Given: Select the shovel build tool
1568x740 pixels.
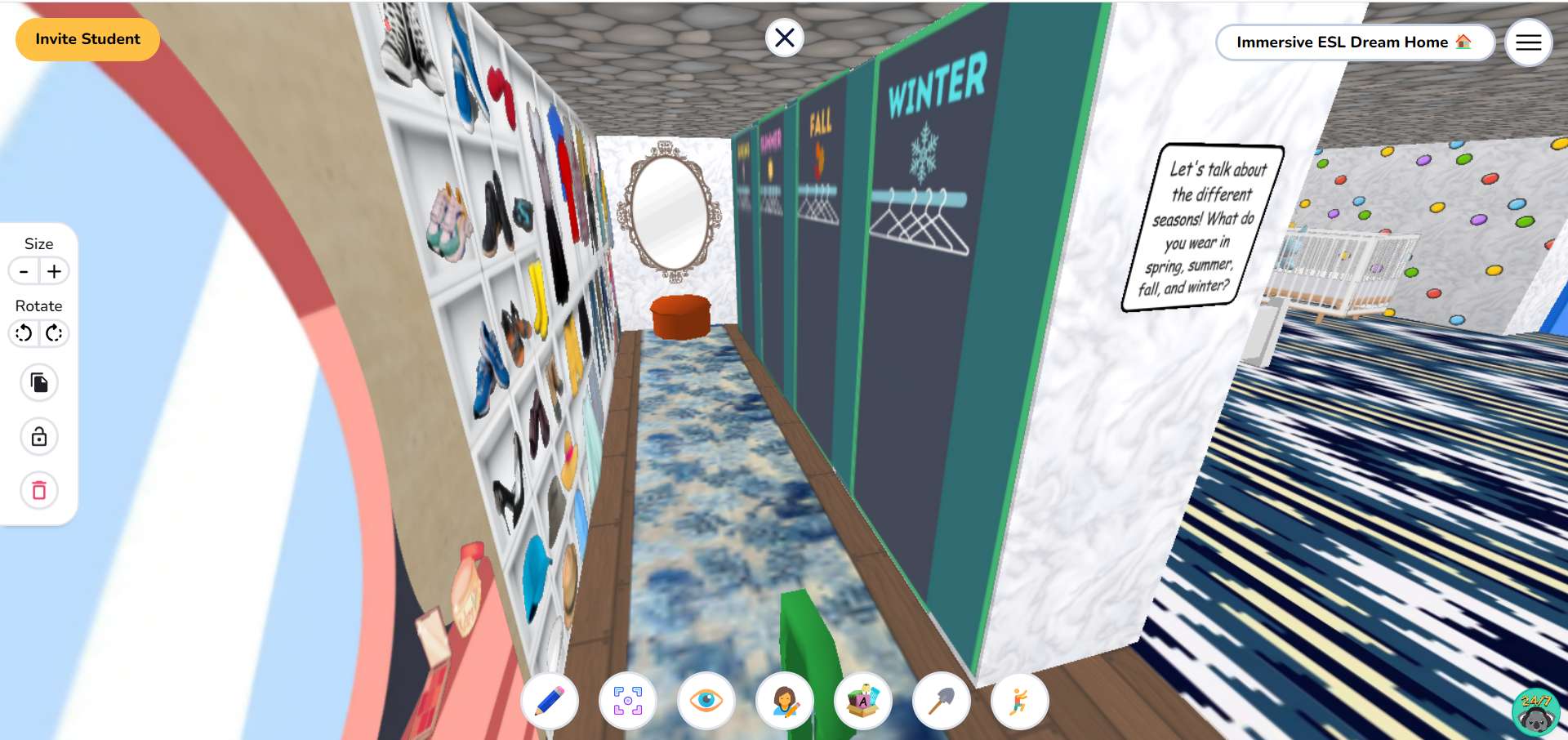Looking at the screenshot, I should (x=941, y=701).
